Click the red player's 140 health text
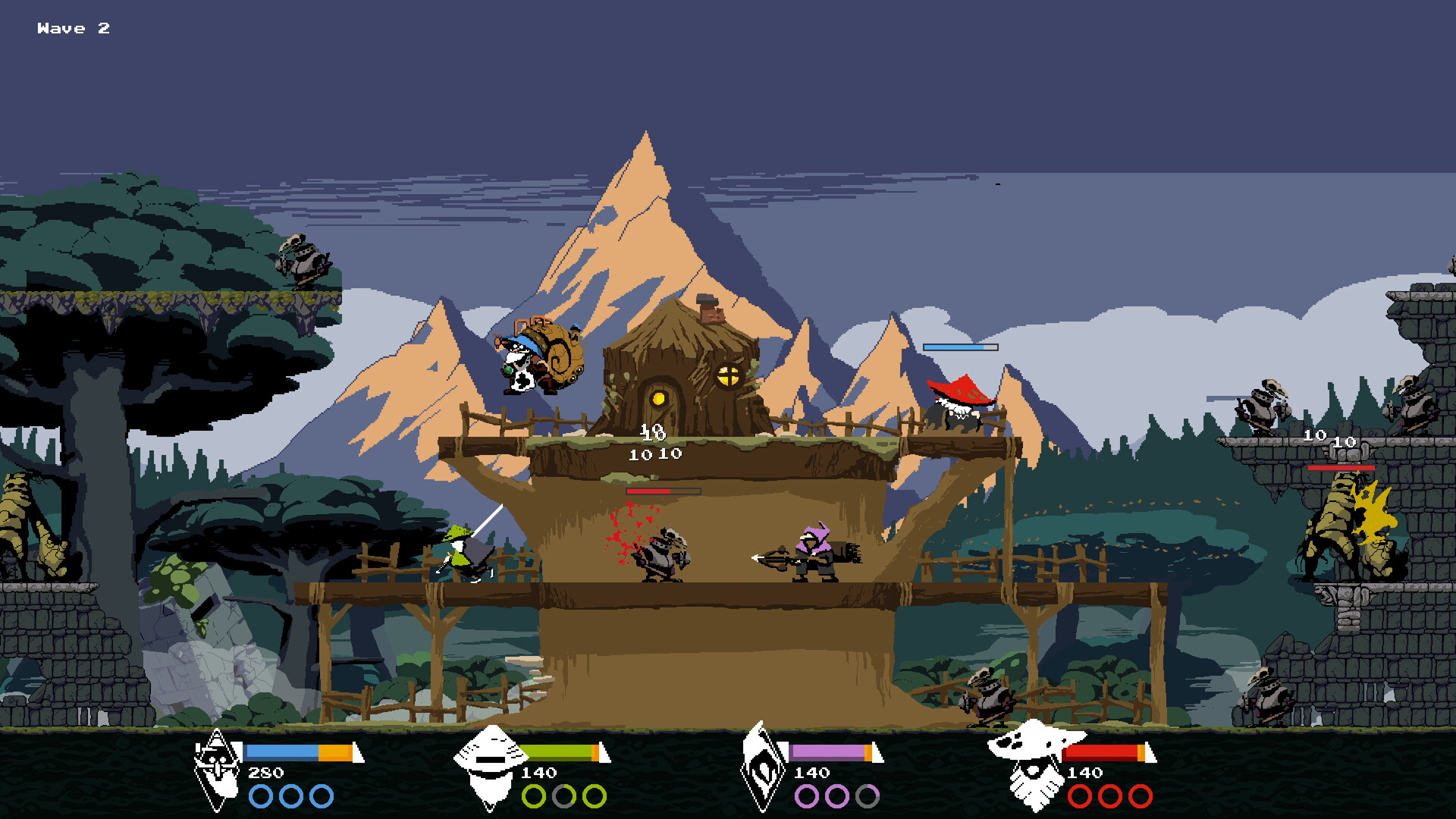1456x819 pixels. pyautogui.click(x=1085, y=773)
